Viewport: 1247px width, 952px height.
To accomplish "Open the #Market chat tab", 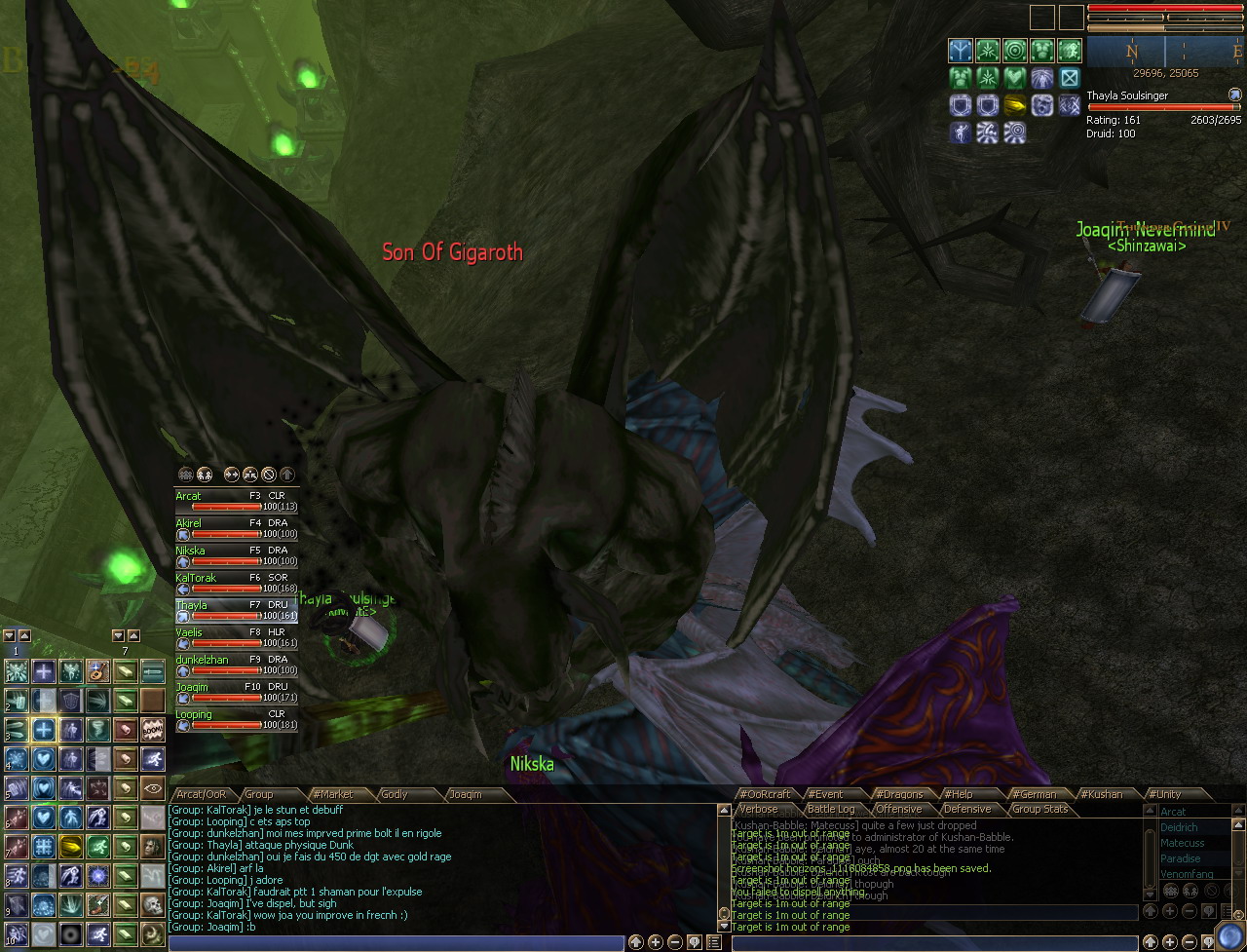I will click(x=332, y=794).
